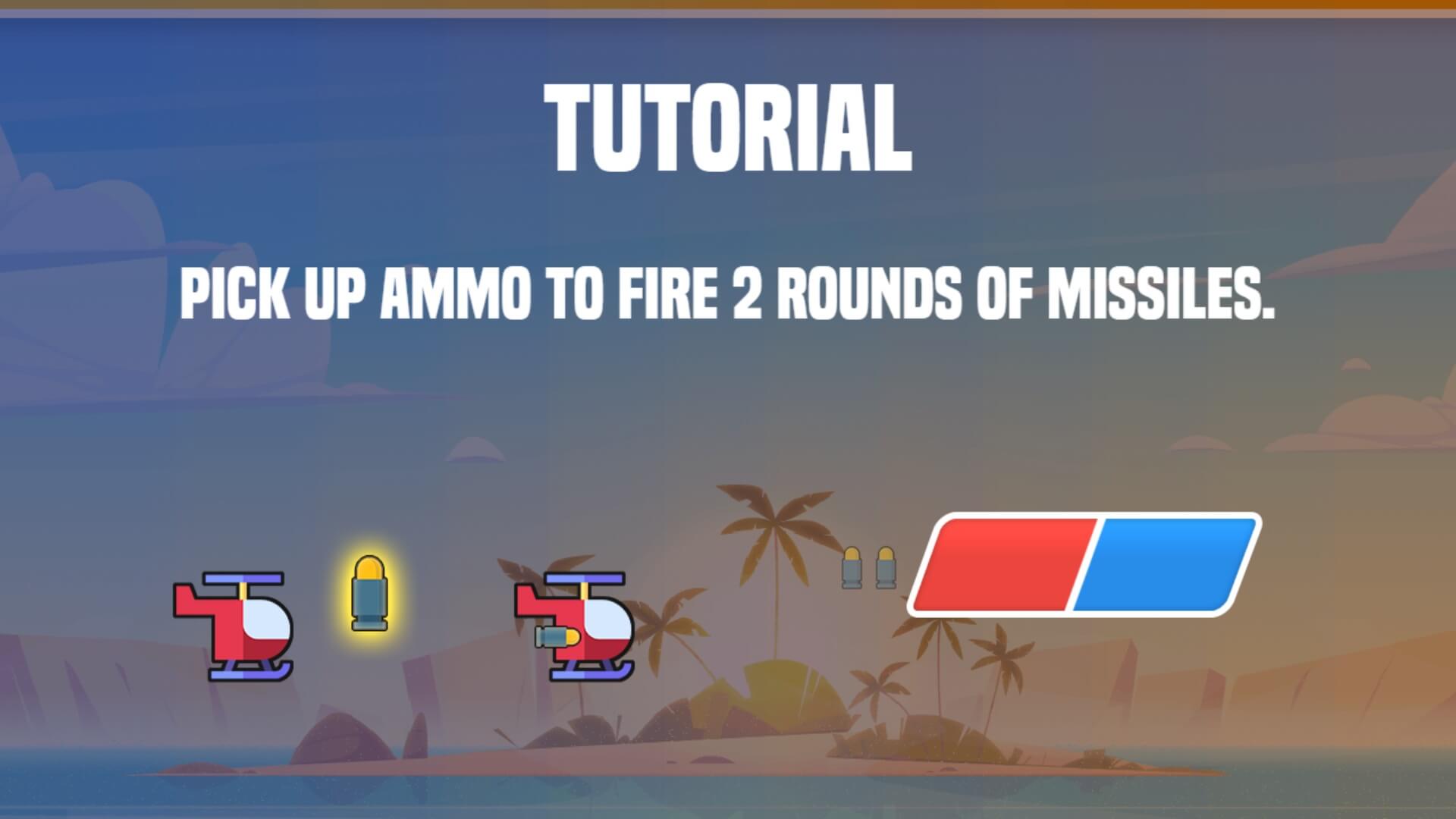This screenshot has width=1456, height=819.
Task: Select the left bullet of the small pair
Action: 851,569
